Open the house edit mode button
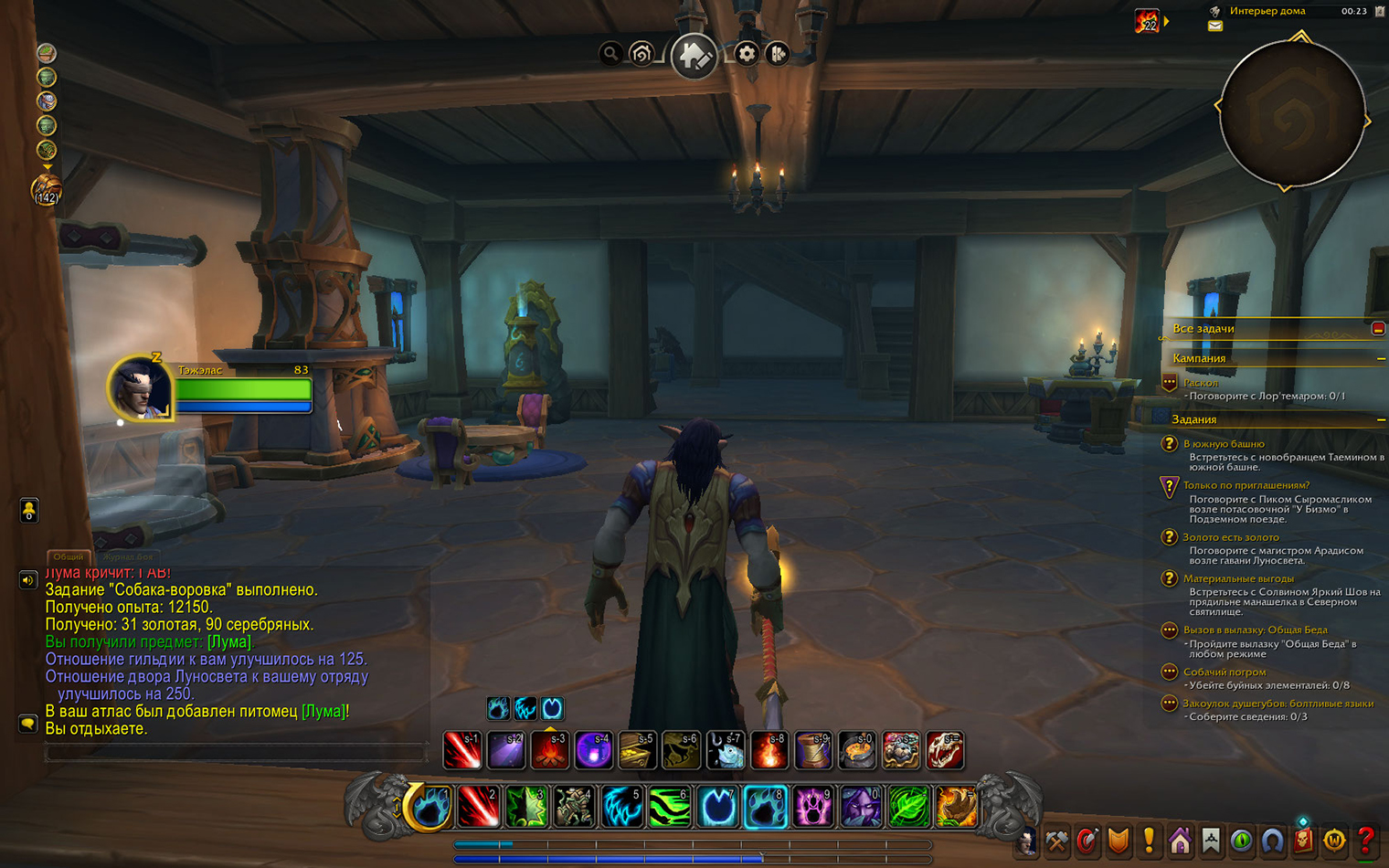The height and width of the screenshot is (868, 1389). point(694,56)
